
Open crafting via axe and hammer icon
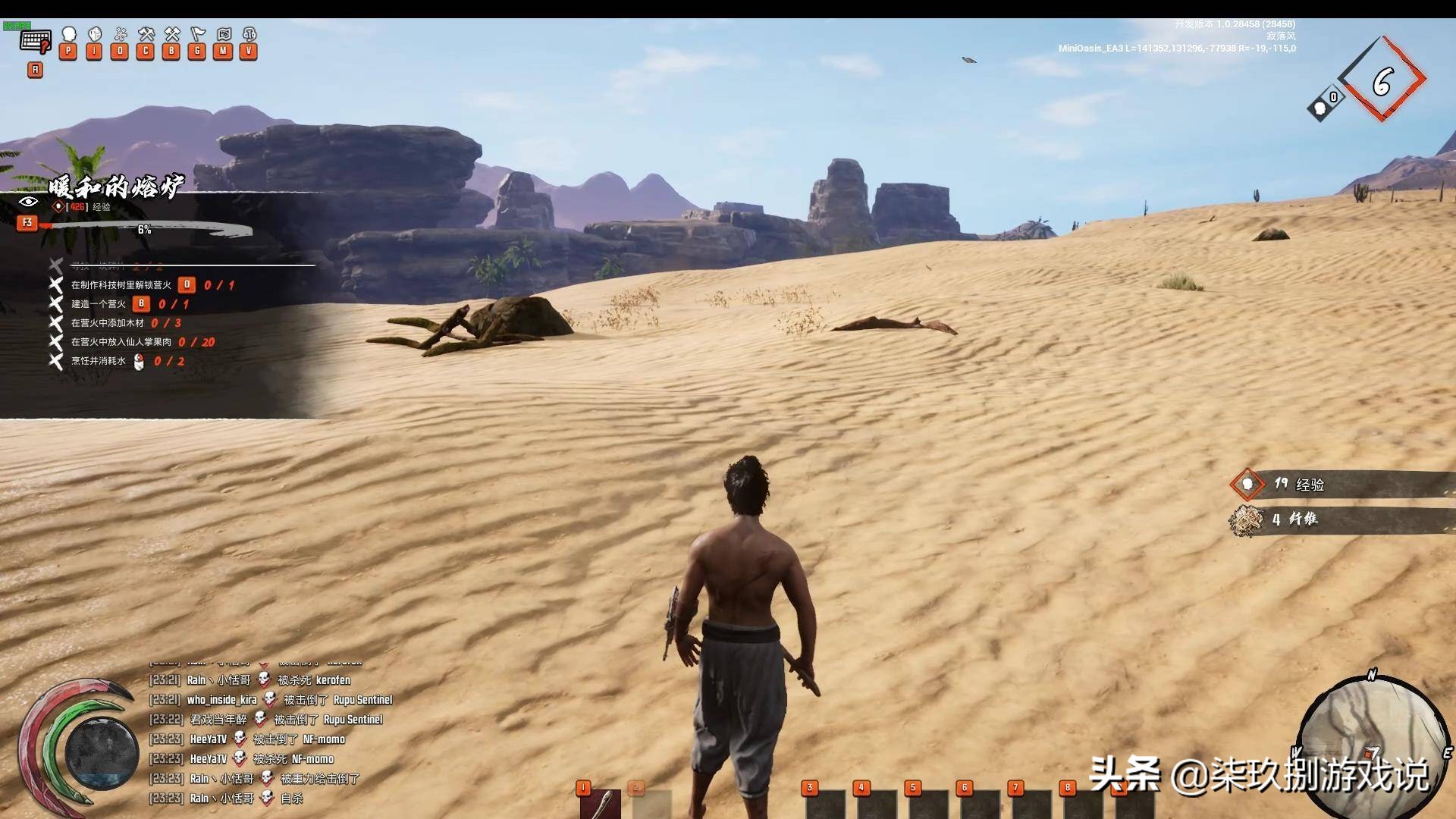point(146,35)
